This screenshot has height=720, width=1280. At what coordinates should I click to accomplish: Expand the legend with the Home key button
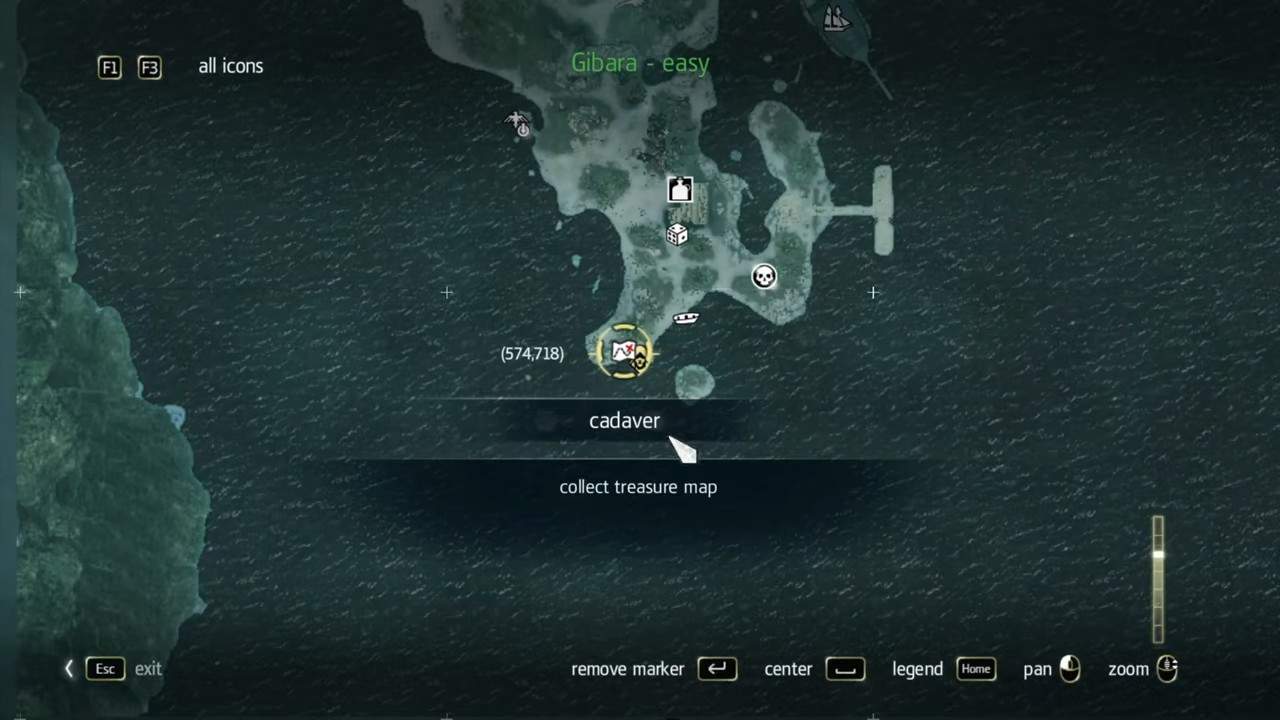[x=975, y=669]
